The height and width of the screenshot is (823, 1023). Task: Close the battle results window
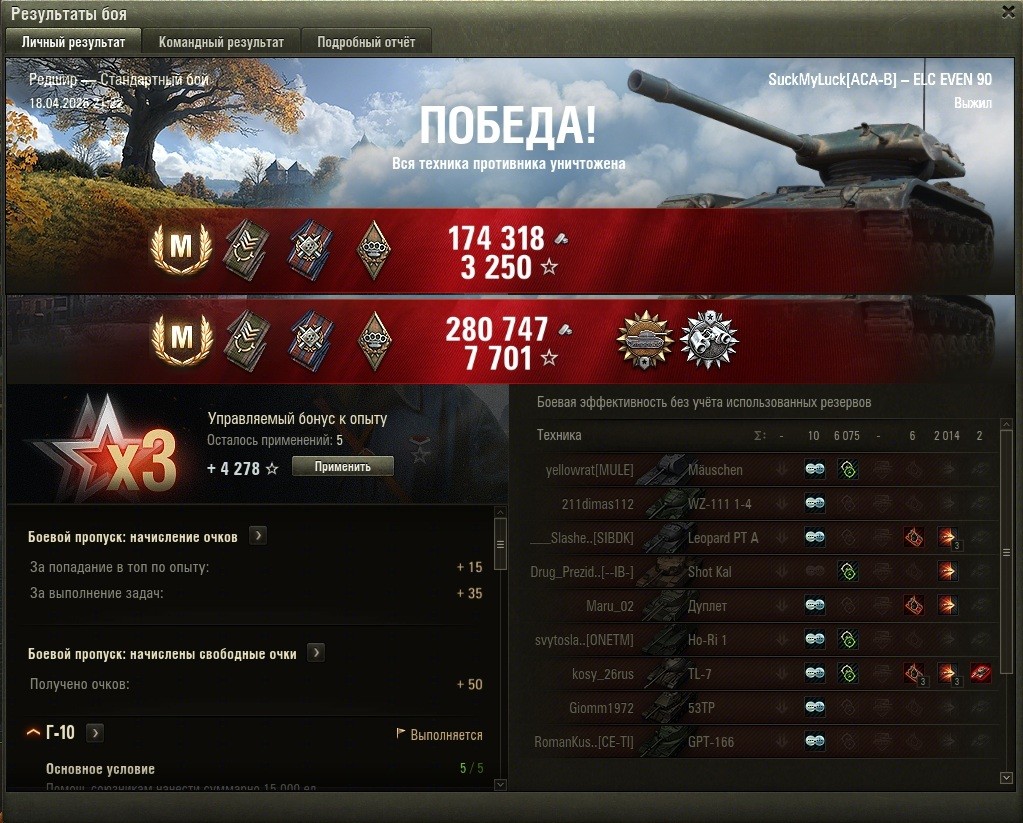[1008, 12]
